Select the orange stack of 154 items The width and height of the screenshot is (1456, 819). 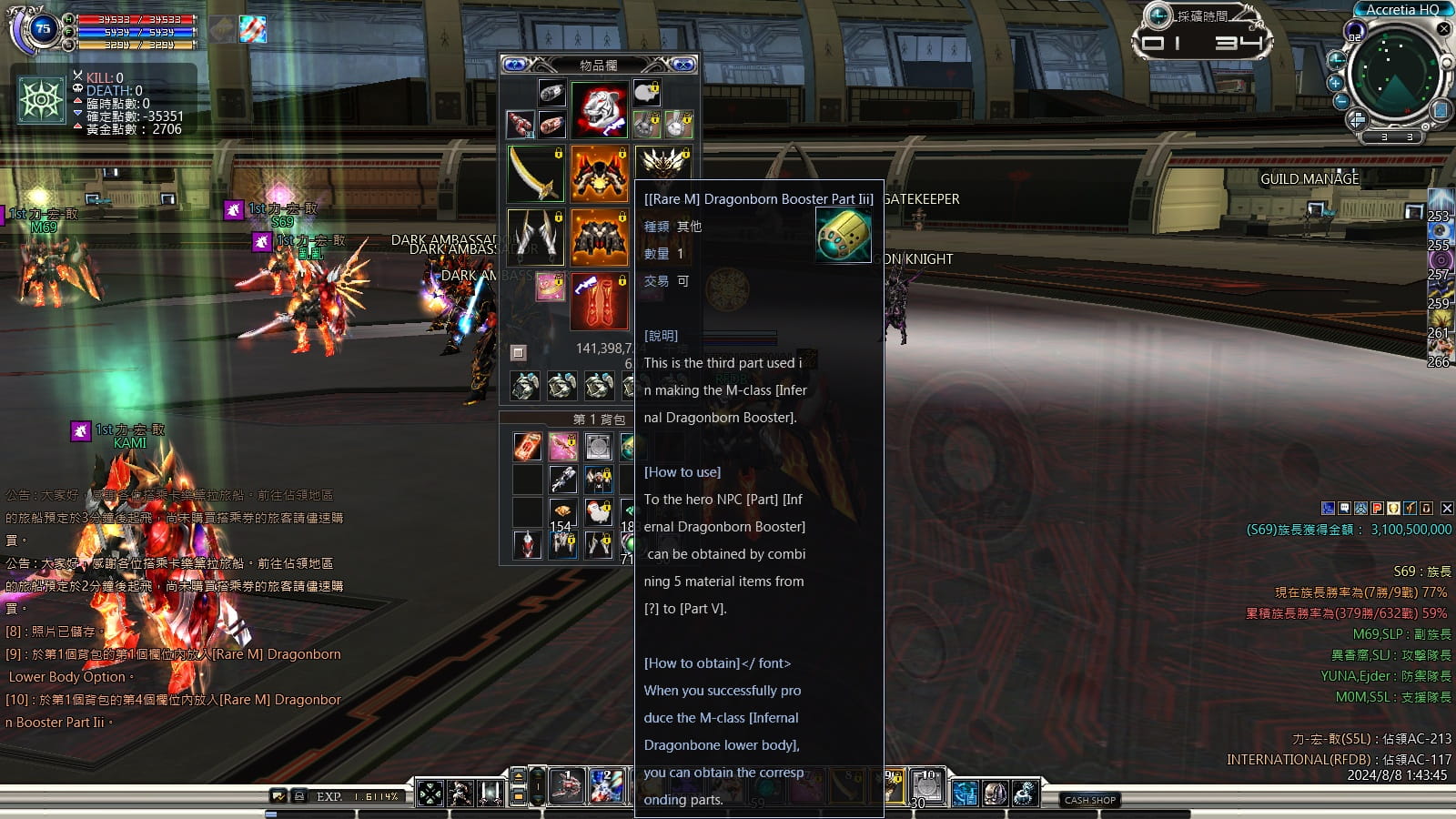pyautogui.click(x=561, y=512)
